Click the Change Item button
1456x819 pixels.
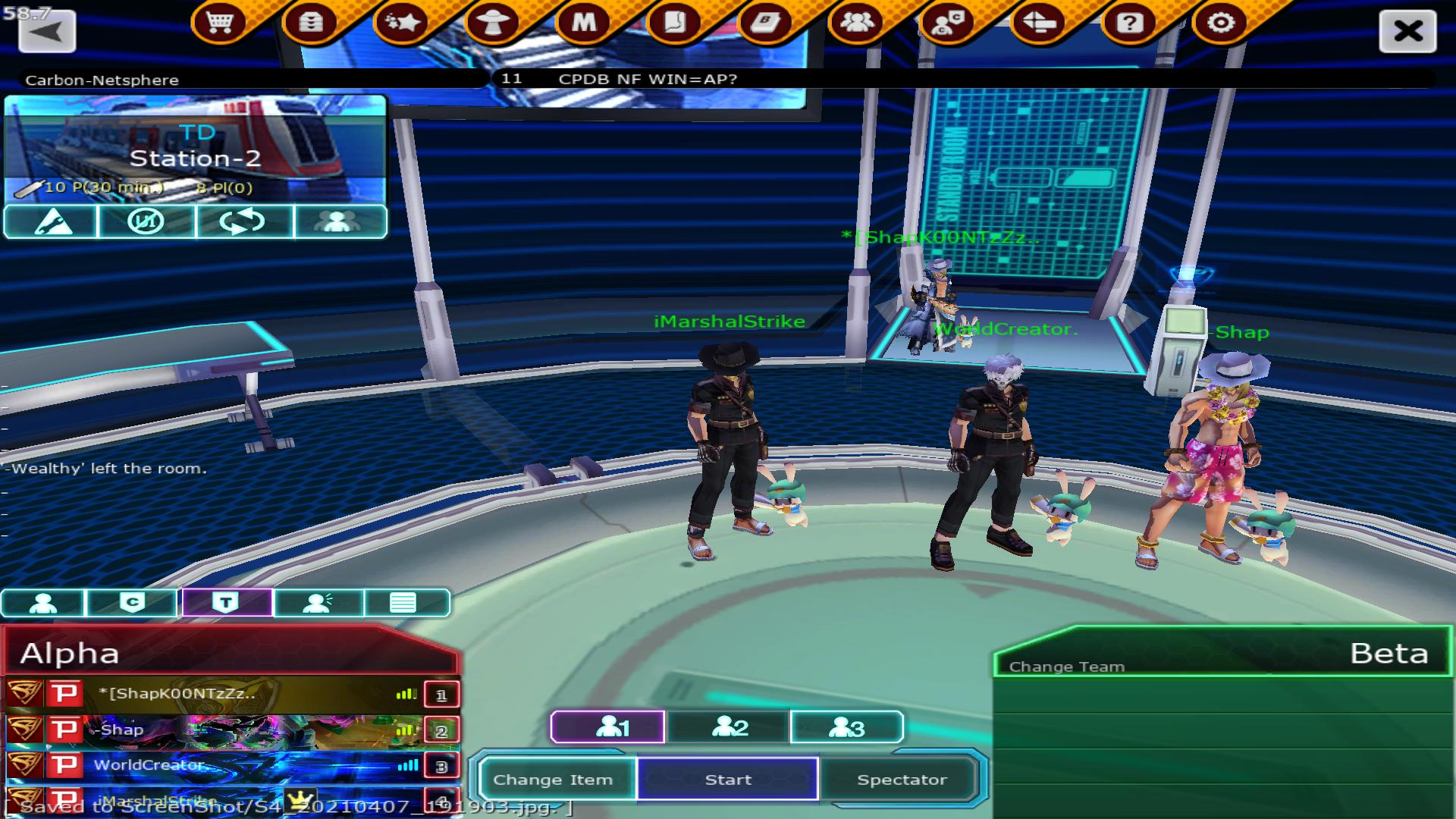click(x=553, y=780)
